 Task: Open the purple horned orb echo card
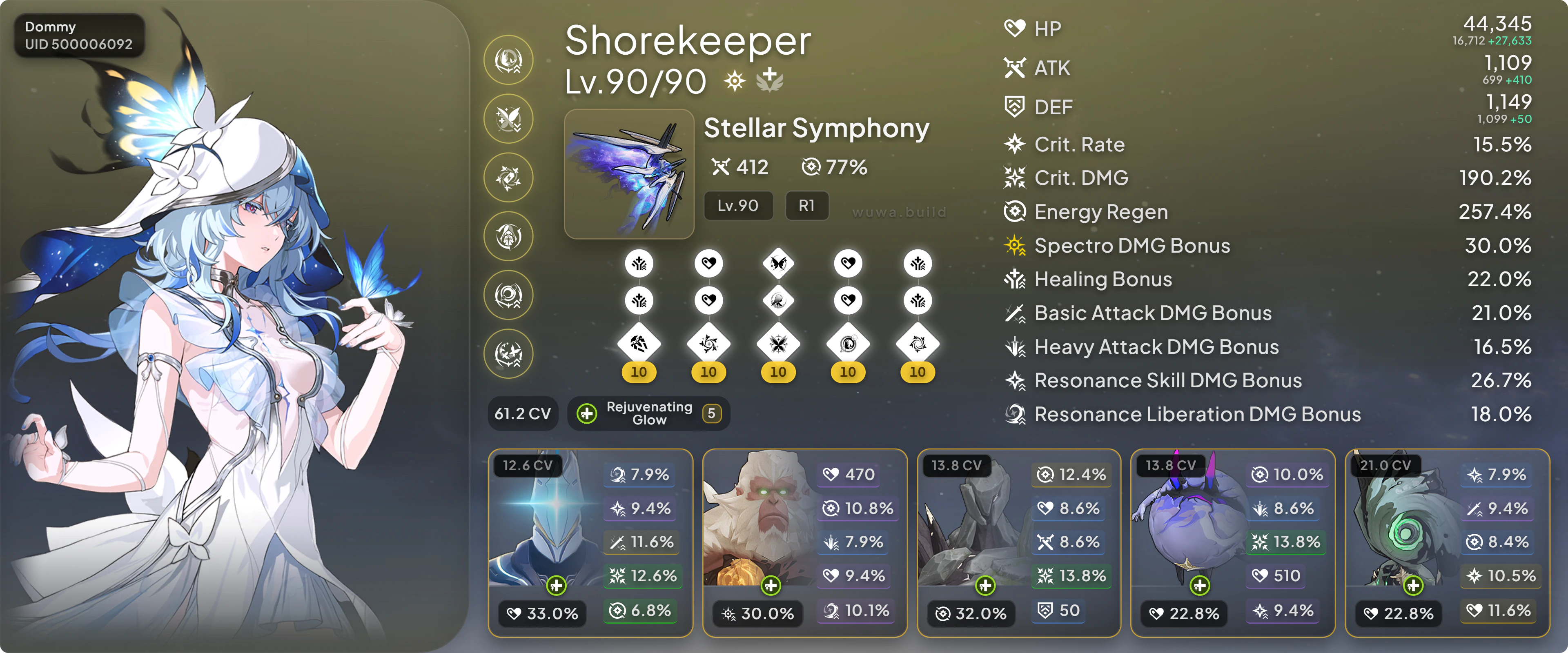pyautogui.click(x=1232, y=543)
